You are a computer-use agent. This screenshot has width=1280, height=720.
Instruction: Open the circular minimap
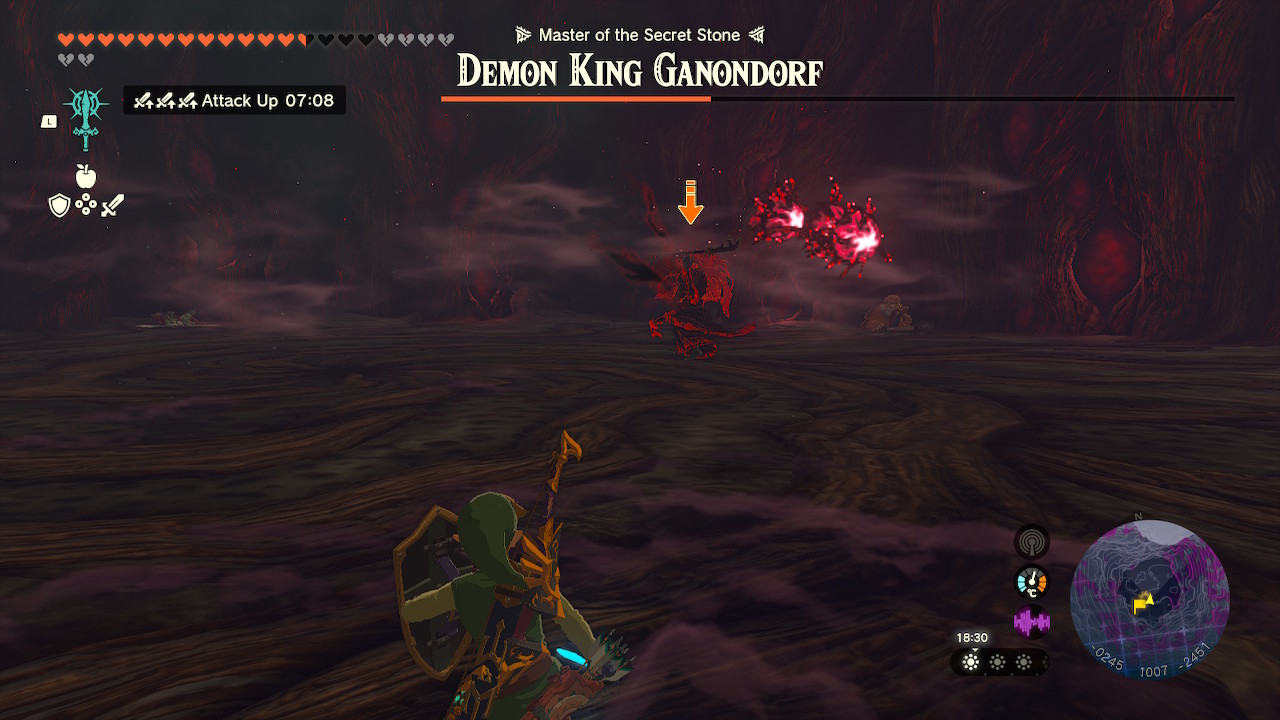(1149, 599)
